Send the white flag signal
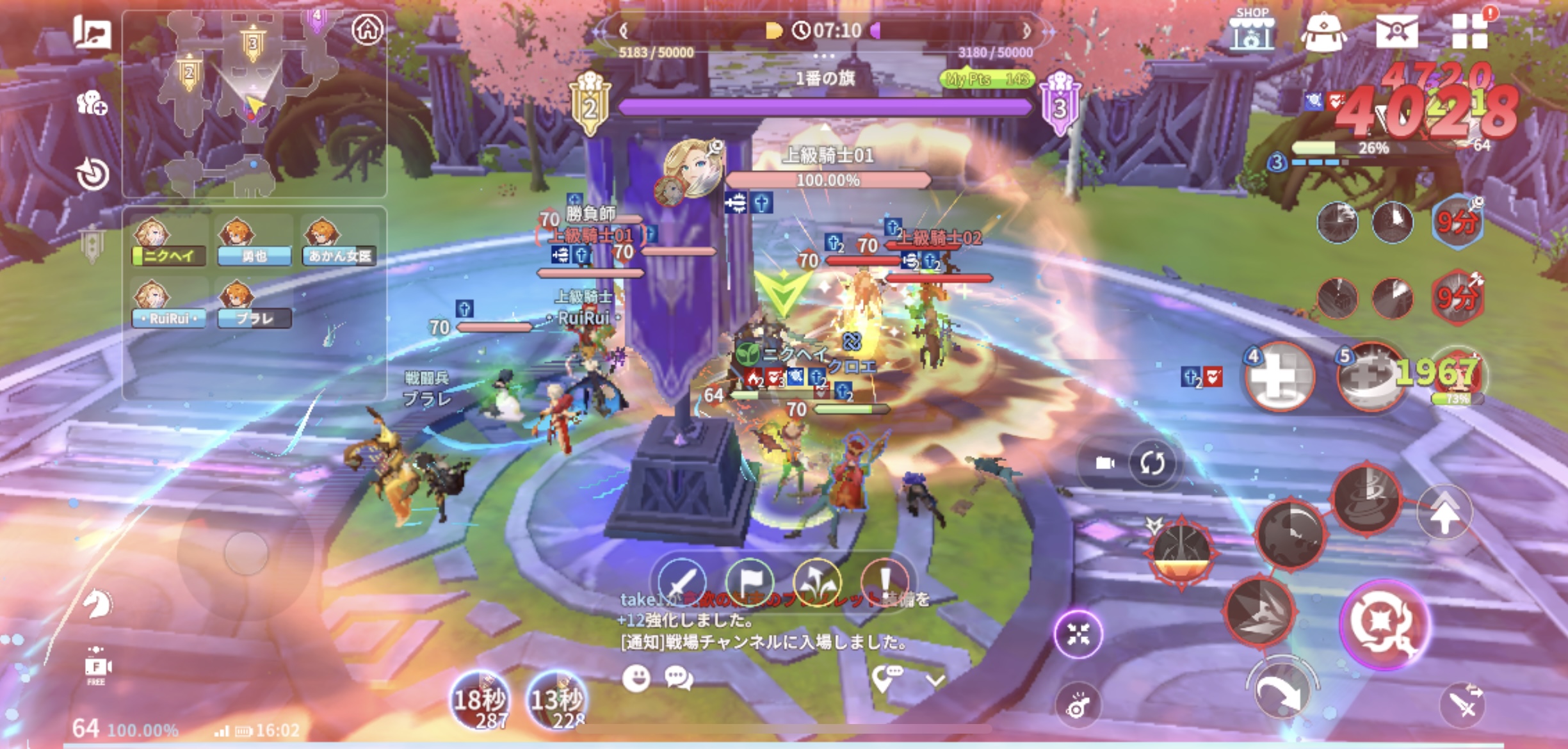This screenshot has width=1568, height=749. (x=750, y=581)
